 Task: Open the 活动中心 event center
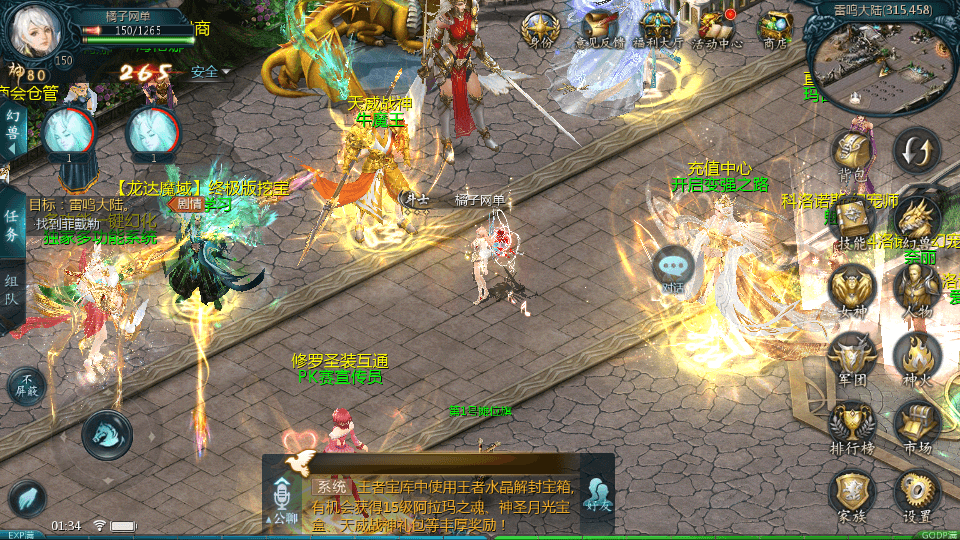717,27
